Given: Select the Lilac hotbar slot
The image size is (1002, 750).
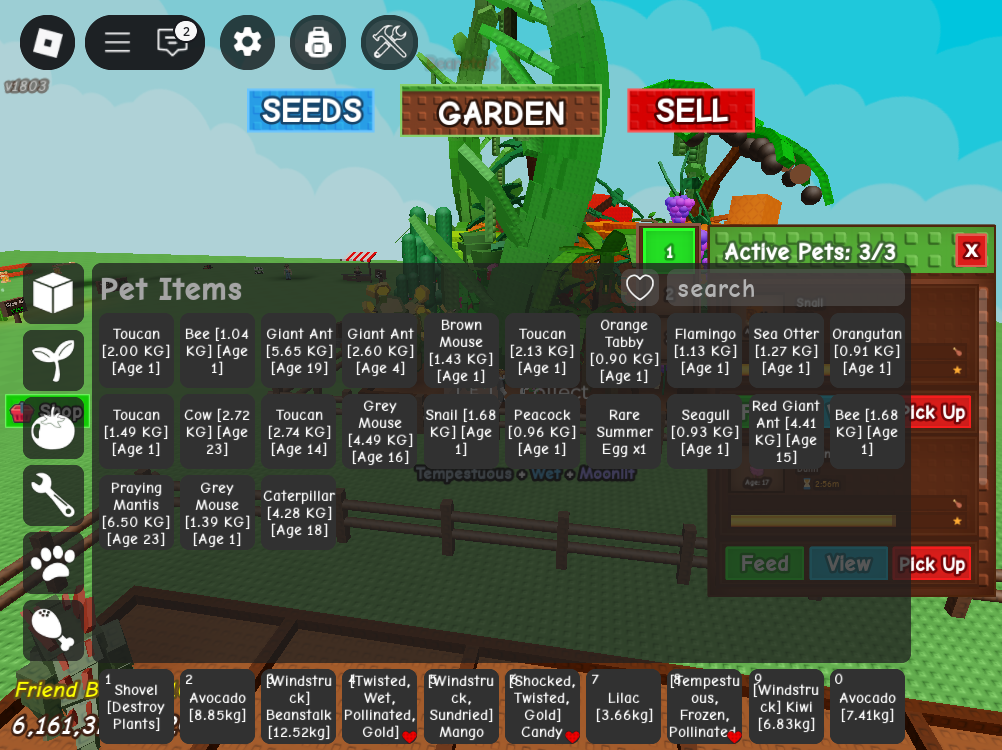Looking at the screenshot, I should click(x=623, y=707).
